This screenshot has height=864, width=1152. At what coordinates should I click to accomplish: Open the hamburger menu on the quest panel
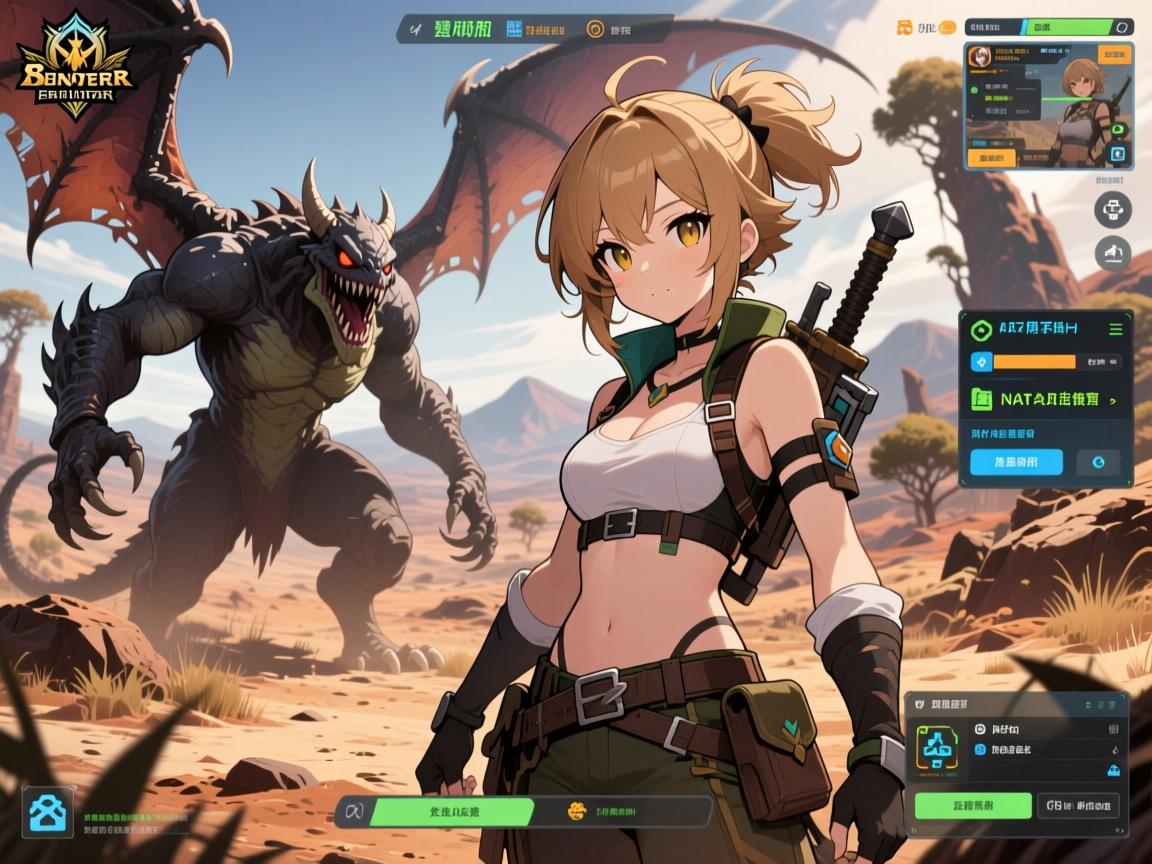point(1116,329)
